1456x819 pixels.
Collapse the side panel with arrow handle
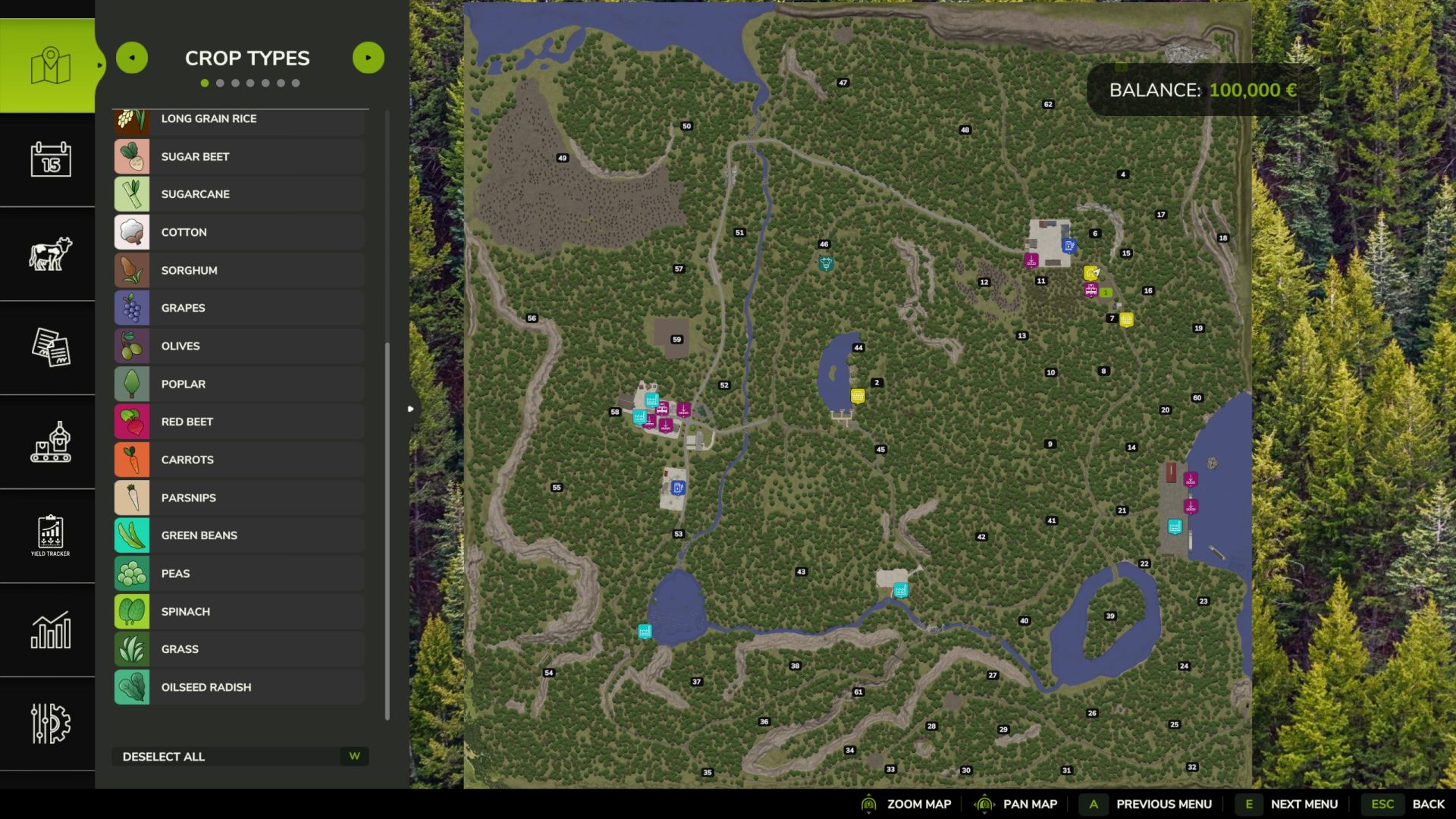(x=410, y=409)
